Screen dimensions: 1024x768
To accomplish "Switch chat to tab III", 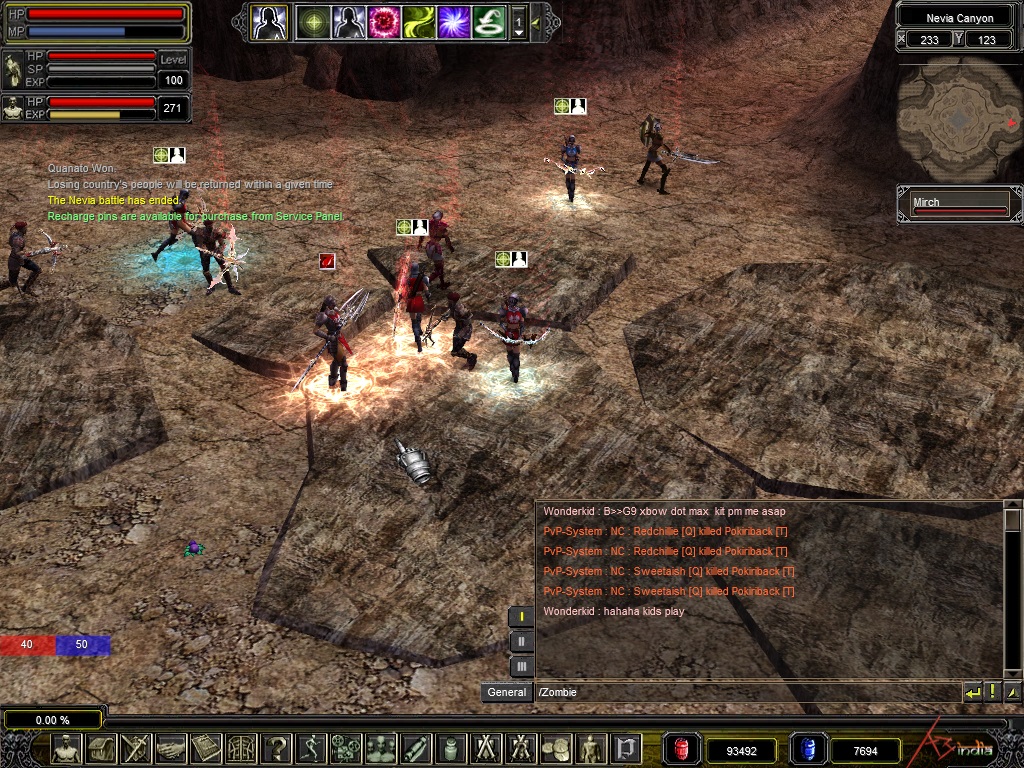I will [521, 665].
